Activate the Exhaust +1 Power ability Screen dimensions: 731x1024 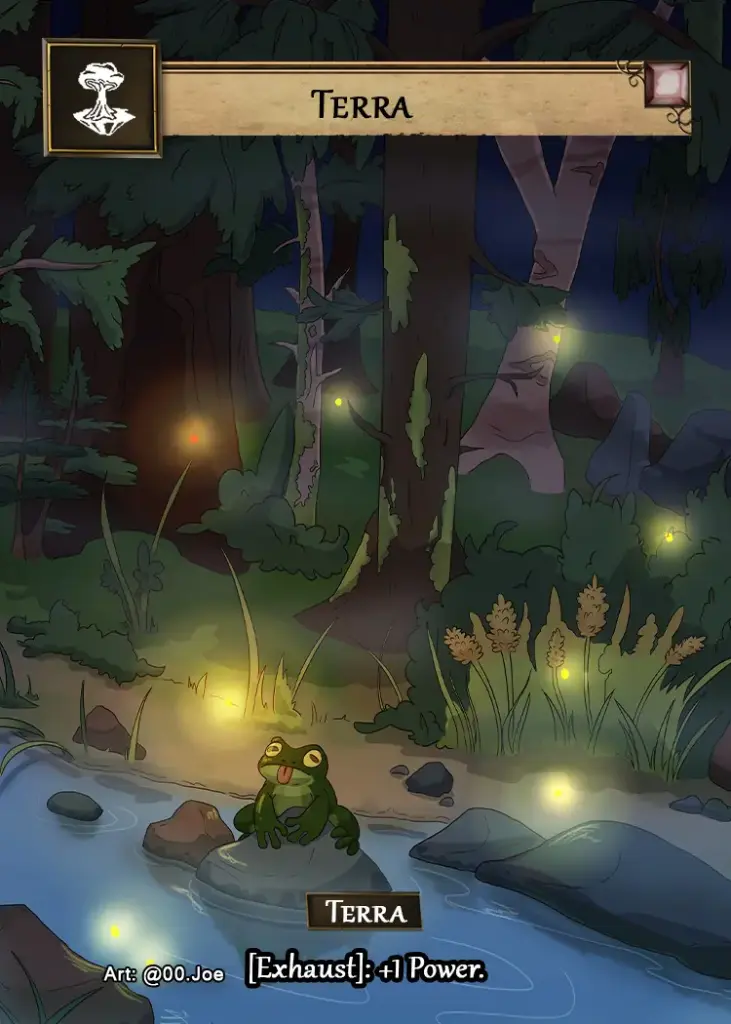[x=366, y=969]
